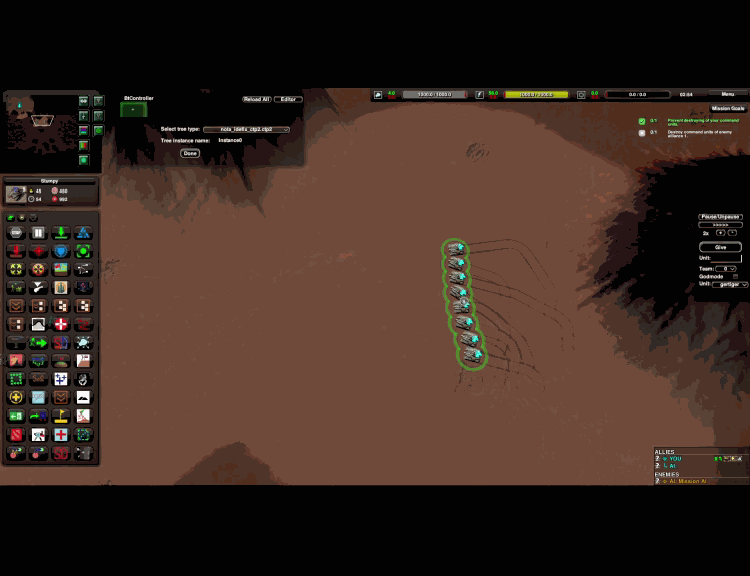
Task: Click the Reload All button
Action: tap(255, 99)
